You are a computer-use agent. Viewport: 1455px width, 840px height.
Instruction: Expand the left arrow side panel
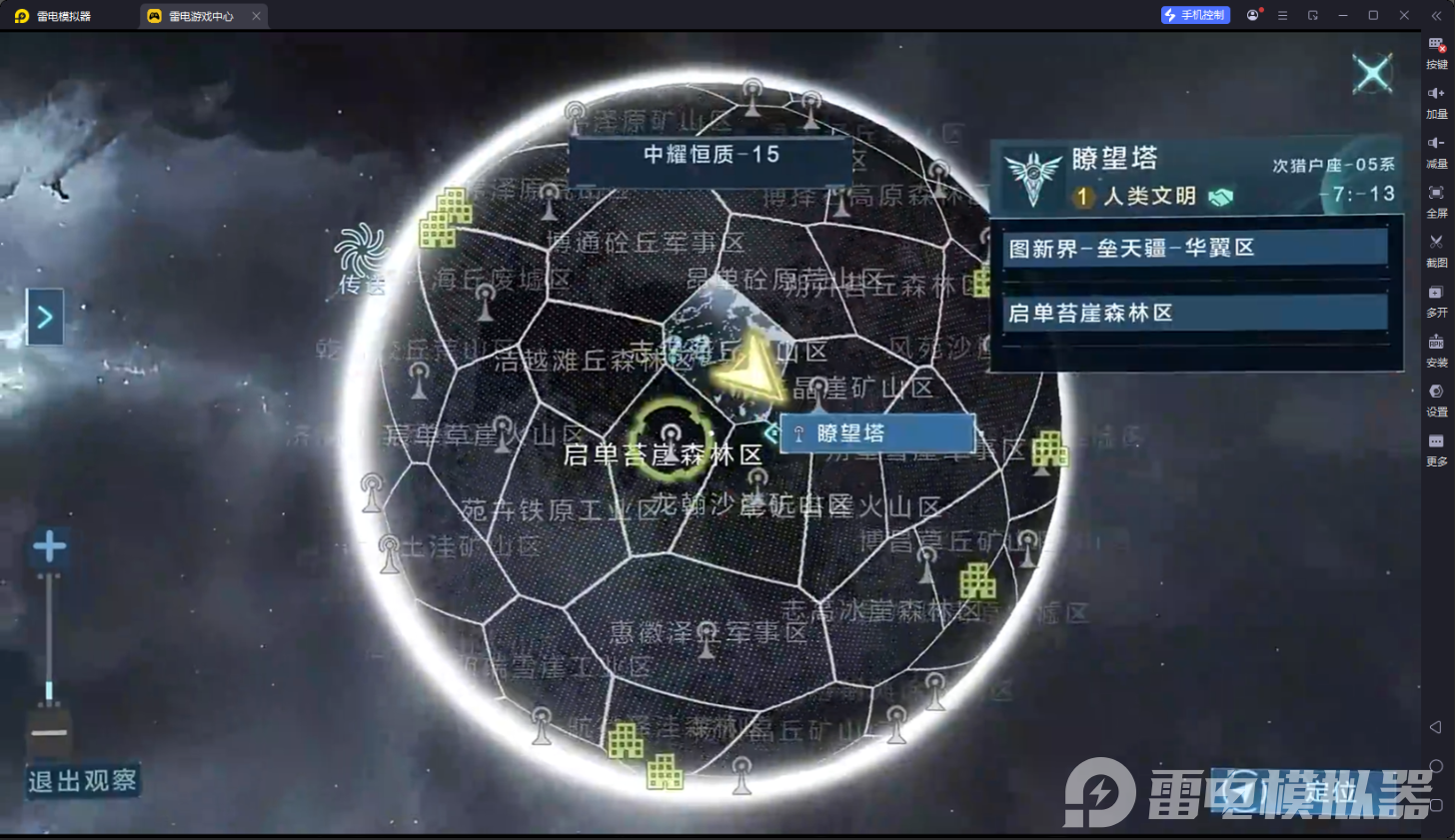pyautogui.click(x=44, y=317)
